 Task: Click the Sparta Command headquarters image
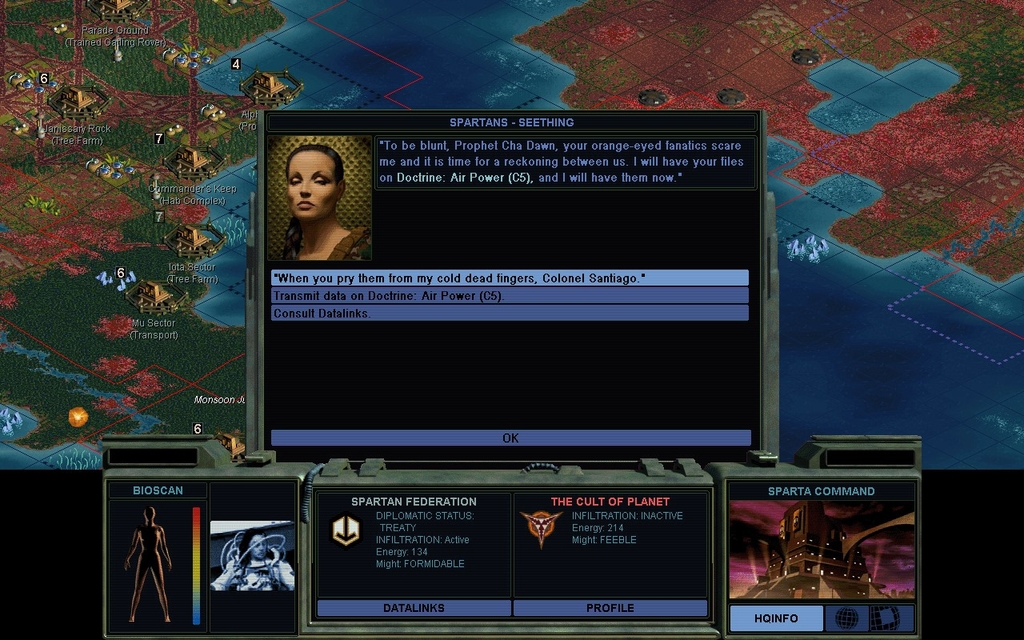pyautogui.click(x=821, y=550)
